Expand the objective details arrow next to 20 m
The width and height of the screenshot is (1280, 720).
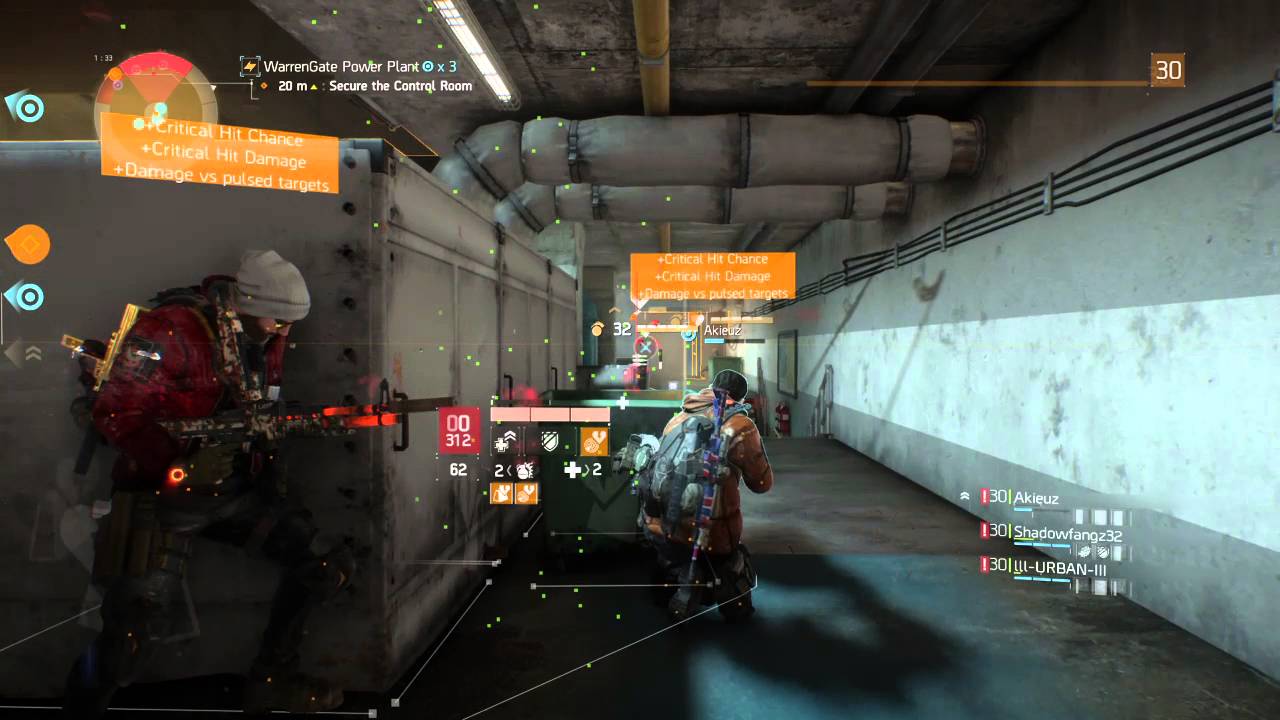point(314,85)
